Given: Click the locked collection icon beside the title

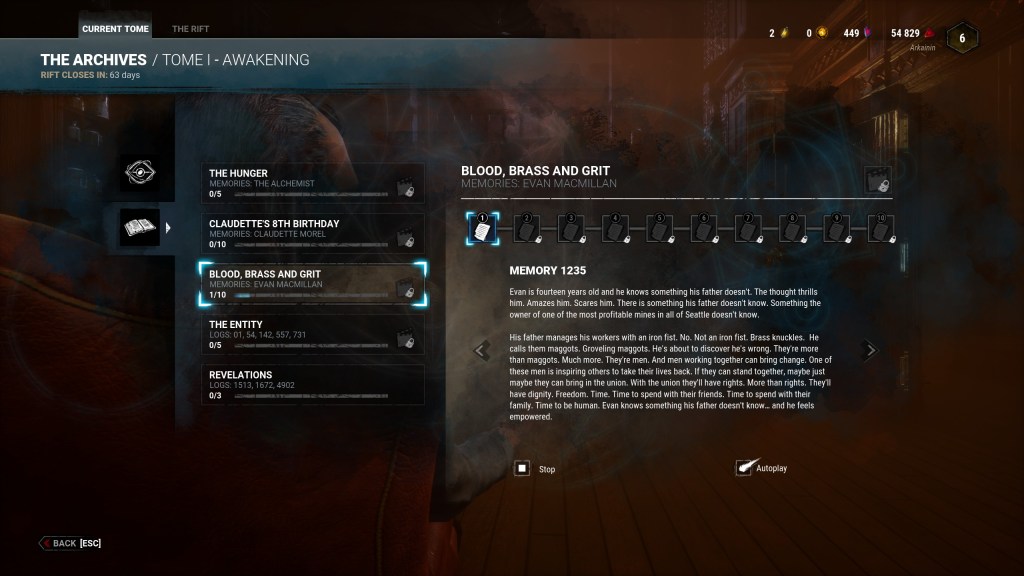Looking at the screenshot, I should coord(878,180).
